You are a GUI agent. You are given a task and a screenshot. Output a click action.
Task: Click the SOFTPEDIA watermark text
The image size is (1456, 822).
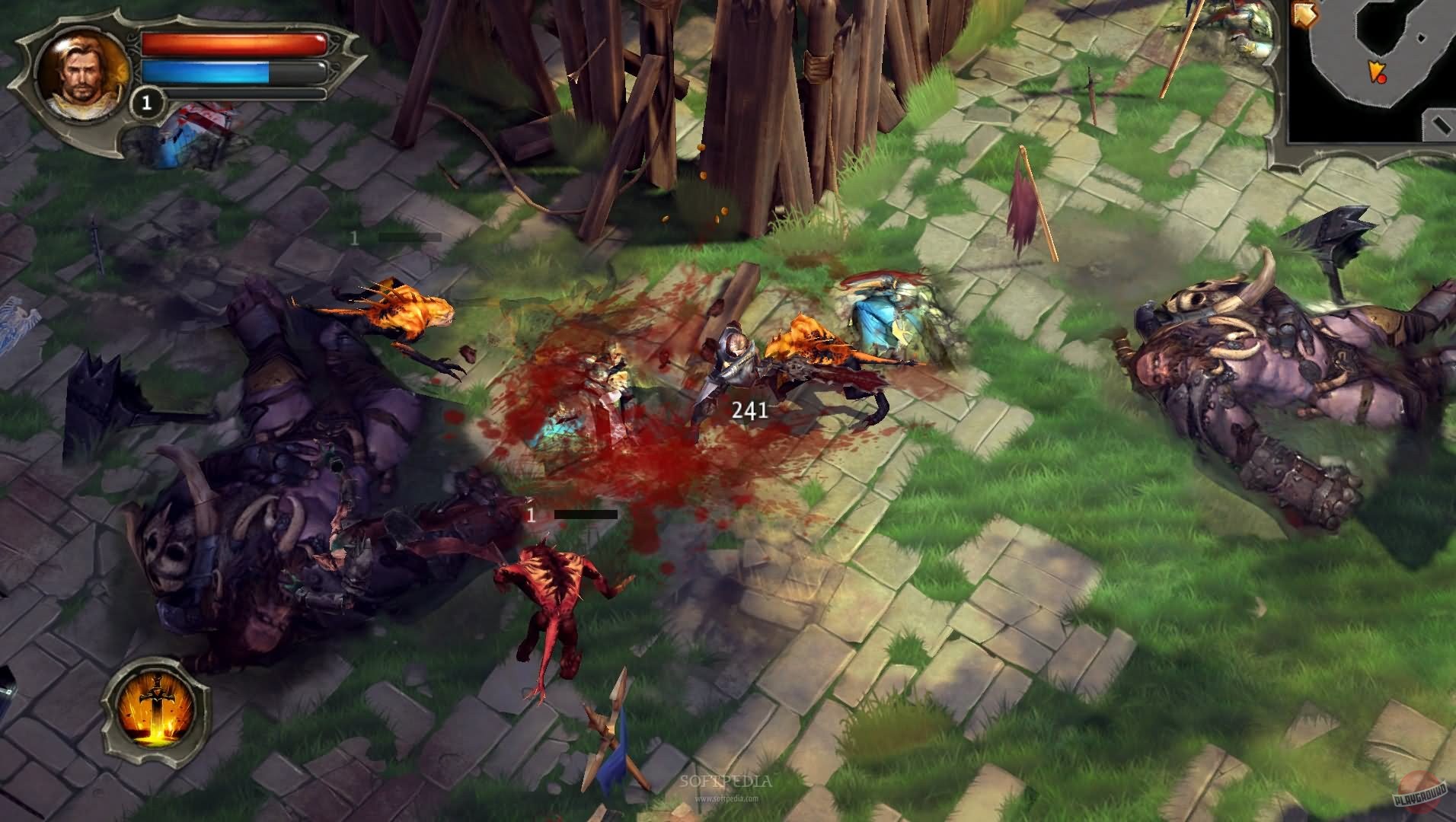[x=726, y=780]
